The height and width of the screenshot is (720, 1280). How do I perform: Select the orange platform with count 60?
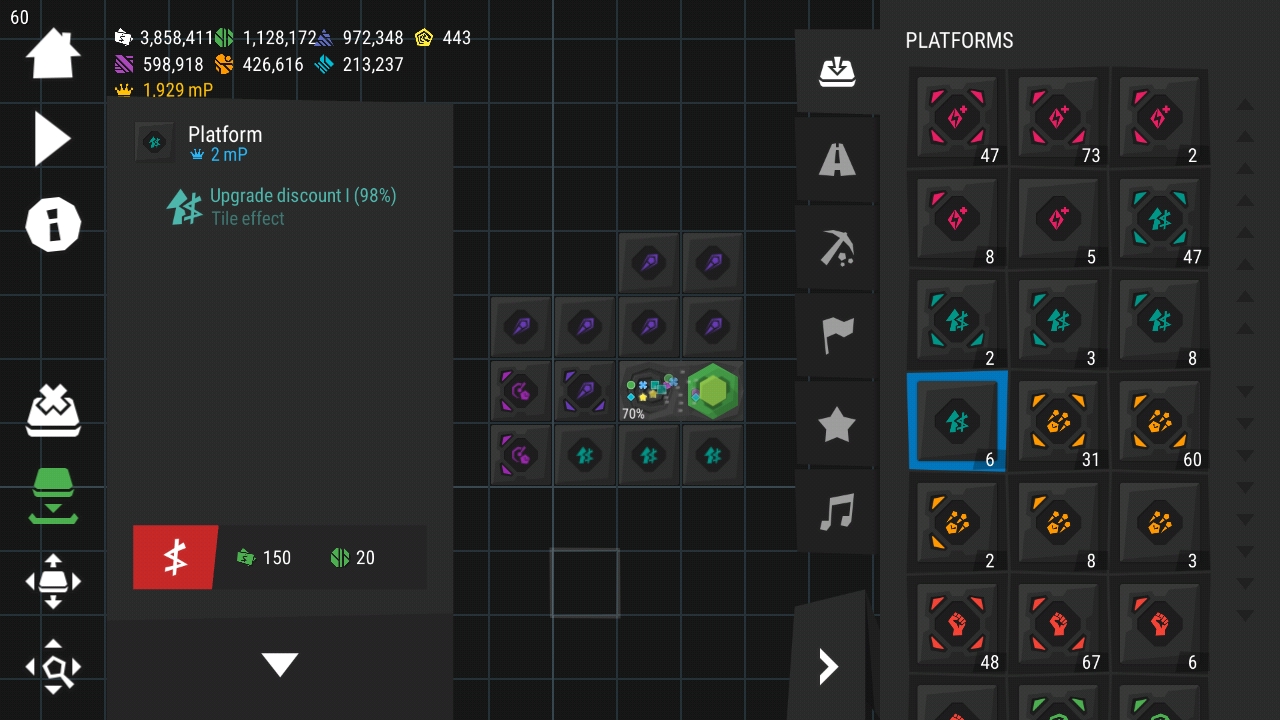(1159, 422)
